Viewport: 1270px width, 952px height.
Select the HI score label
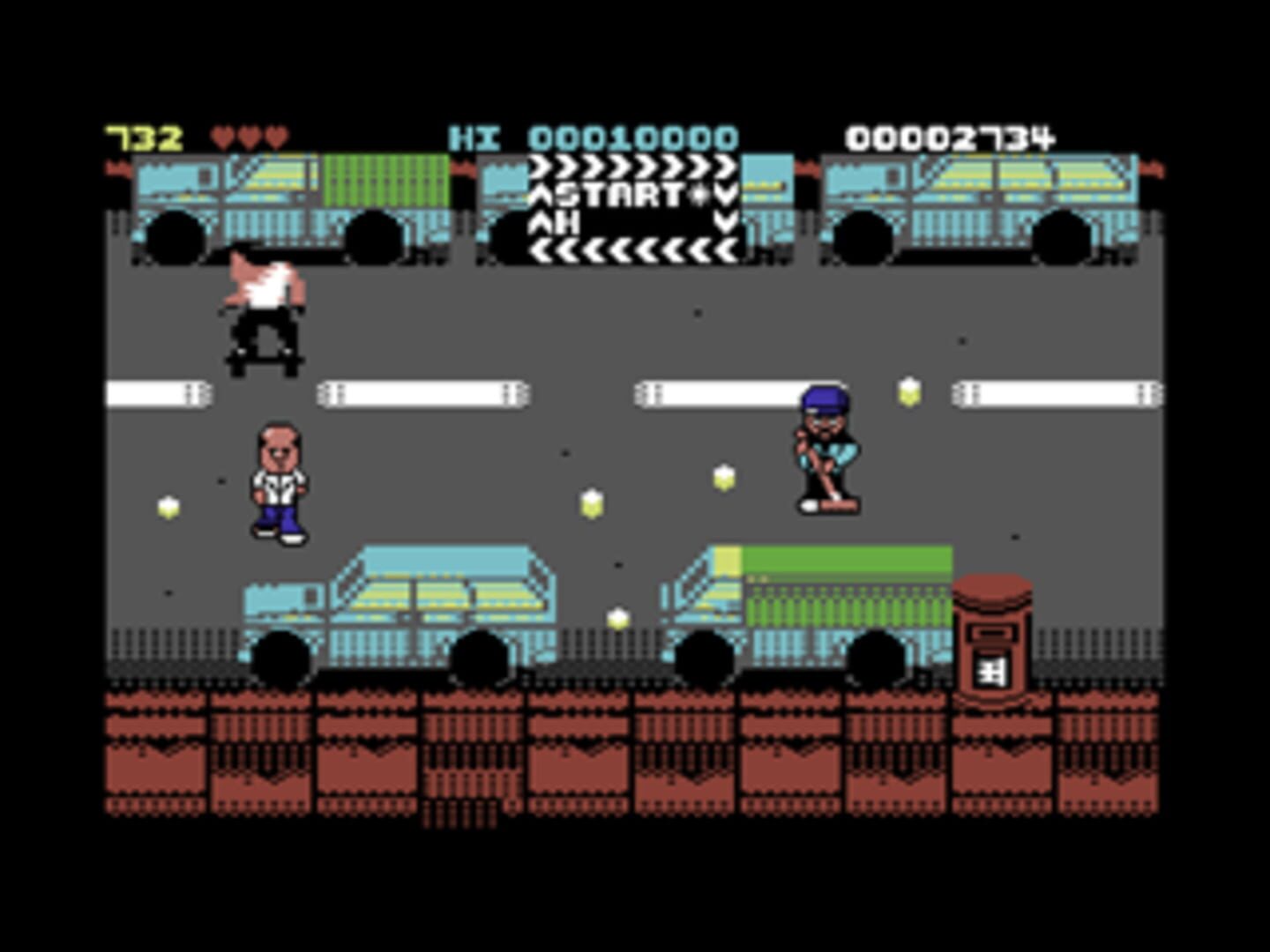point(474,135)
